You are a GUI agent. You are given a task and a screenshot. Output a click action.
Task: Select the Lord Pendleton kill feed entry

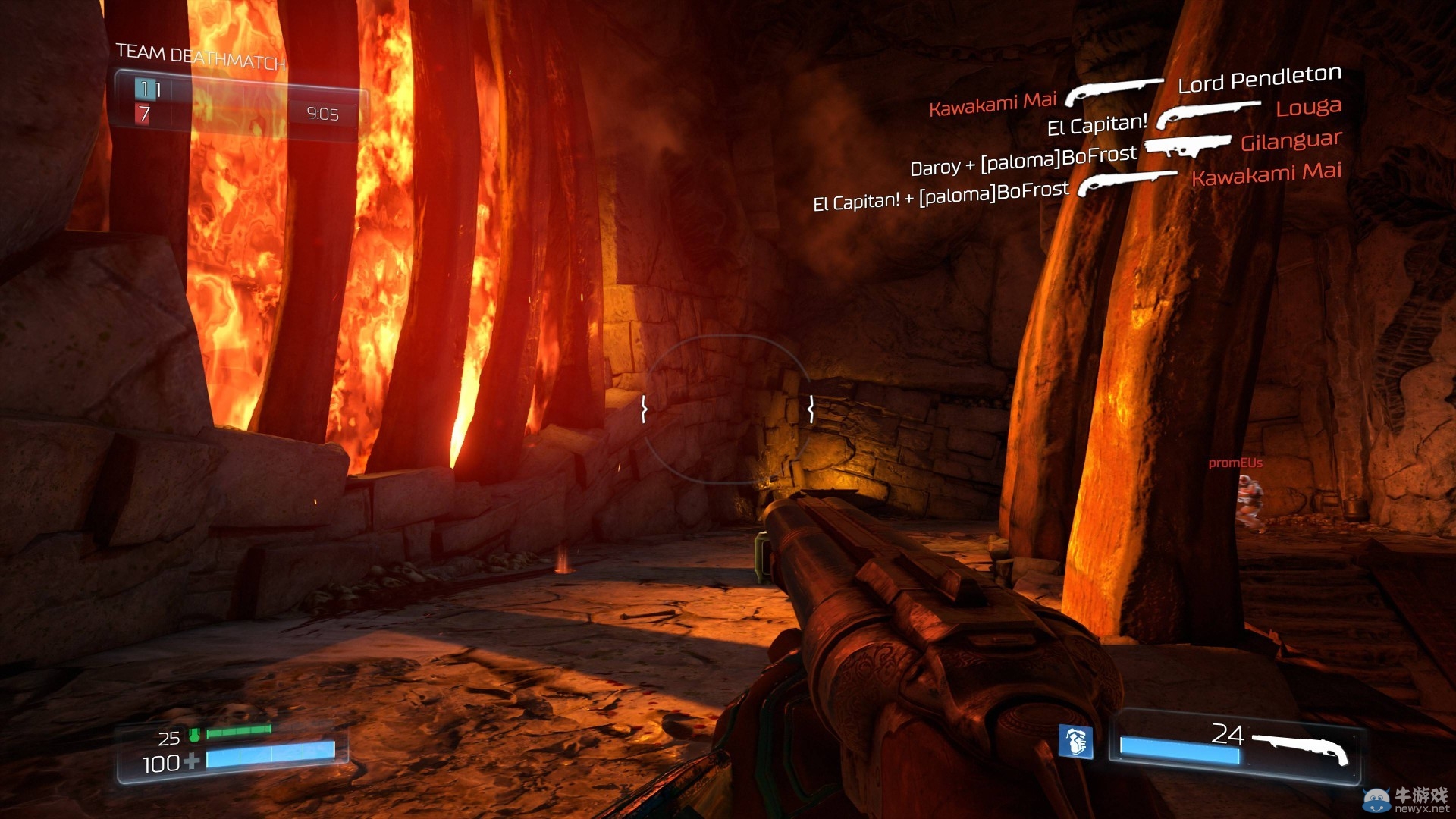[x=1259, y=78]
